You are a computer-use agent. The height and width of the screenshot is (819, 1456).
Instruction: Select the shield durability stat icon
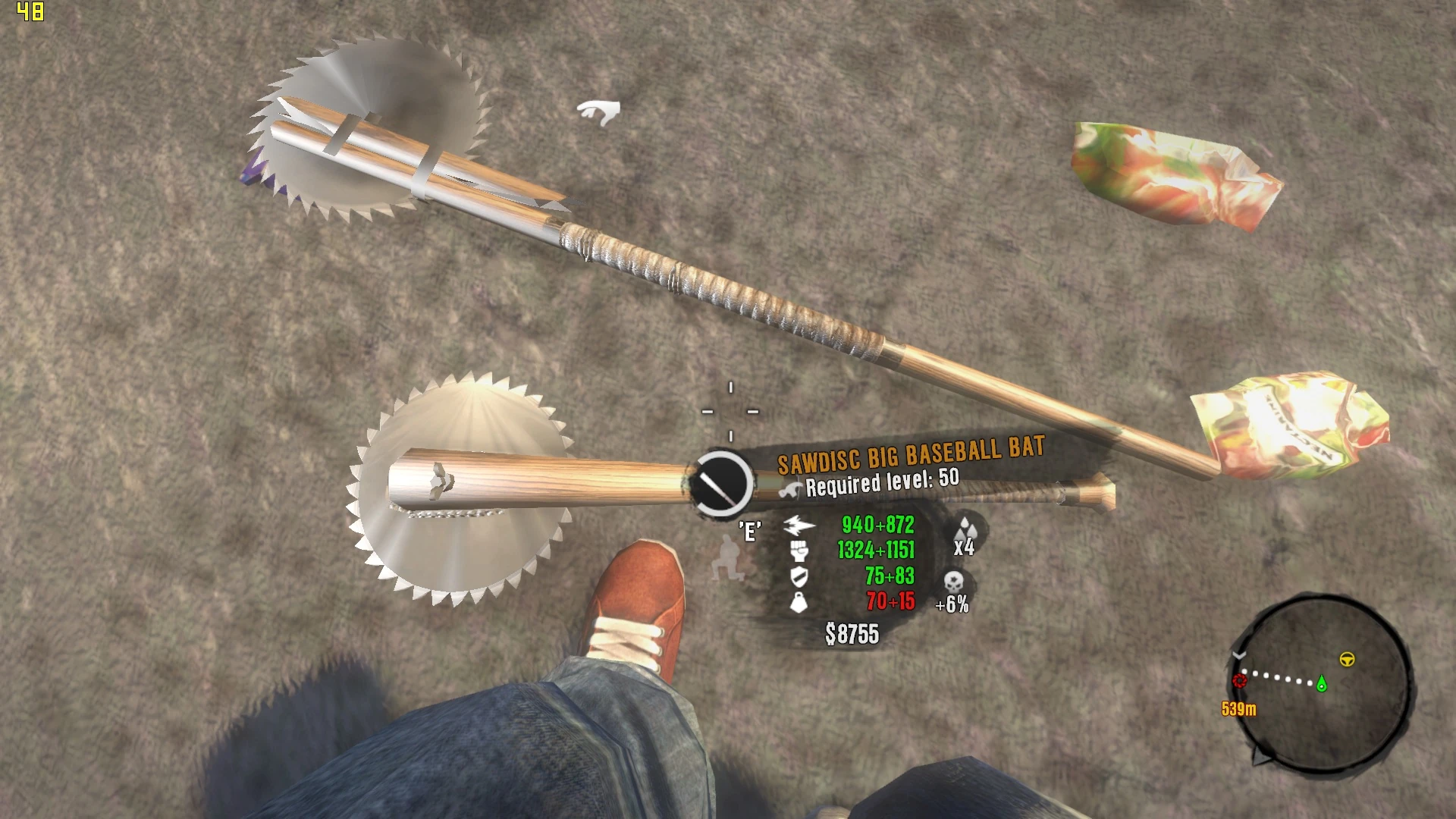pos(798,577)
